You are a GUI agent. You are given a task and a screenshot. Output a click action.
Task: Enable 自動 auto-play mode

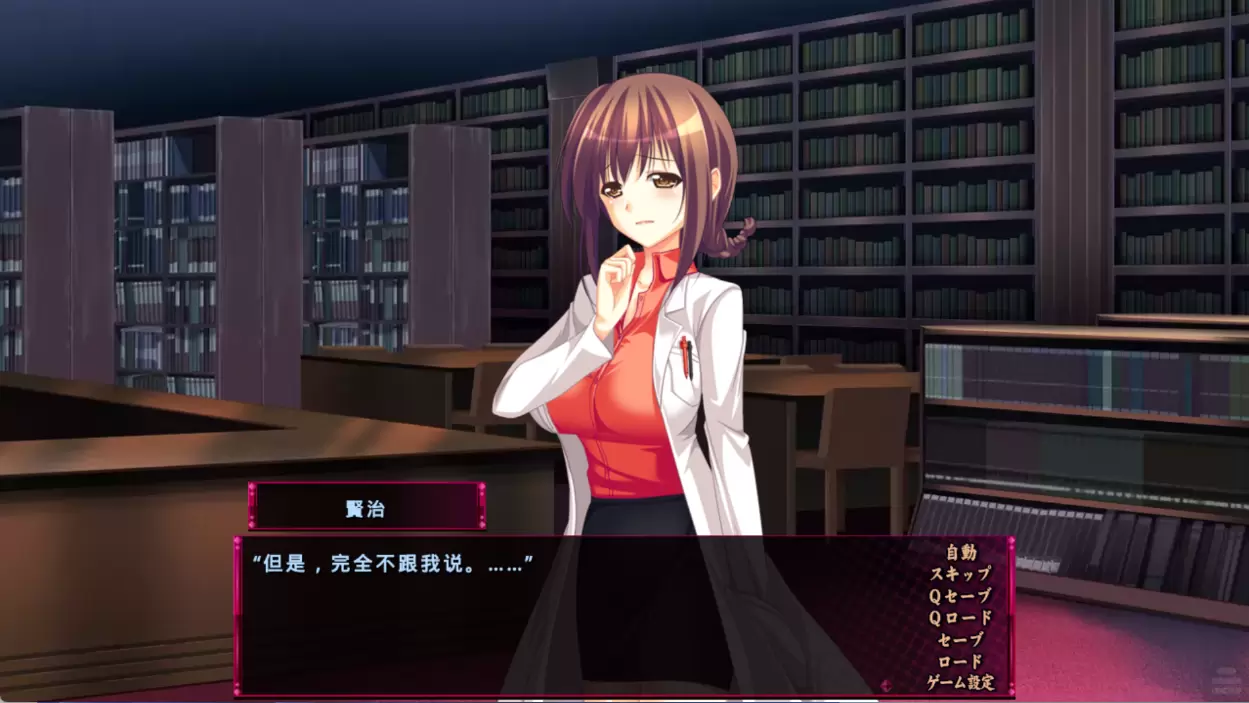point(960,552)
